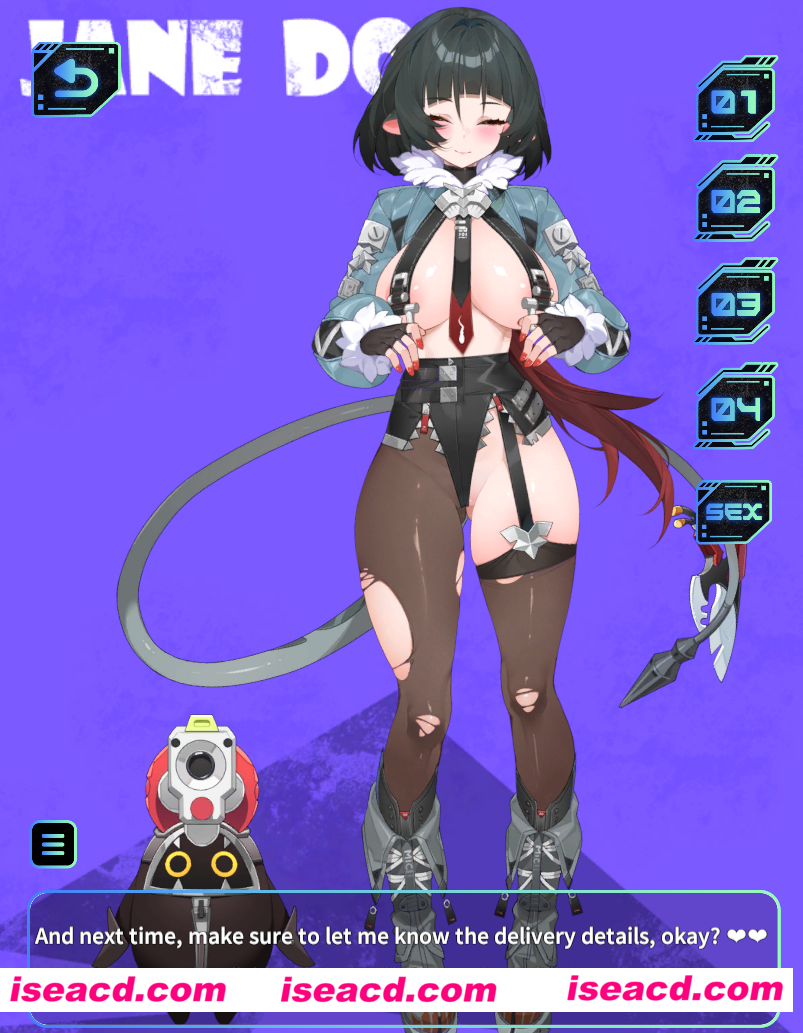This screenshot has height=1033, width=803.
Task: Click the back arrow button
Action: click(76, 79)
